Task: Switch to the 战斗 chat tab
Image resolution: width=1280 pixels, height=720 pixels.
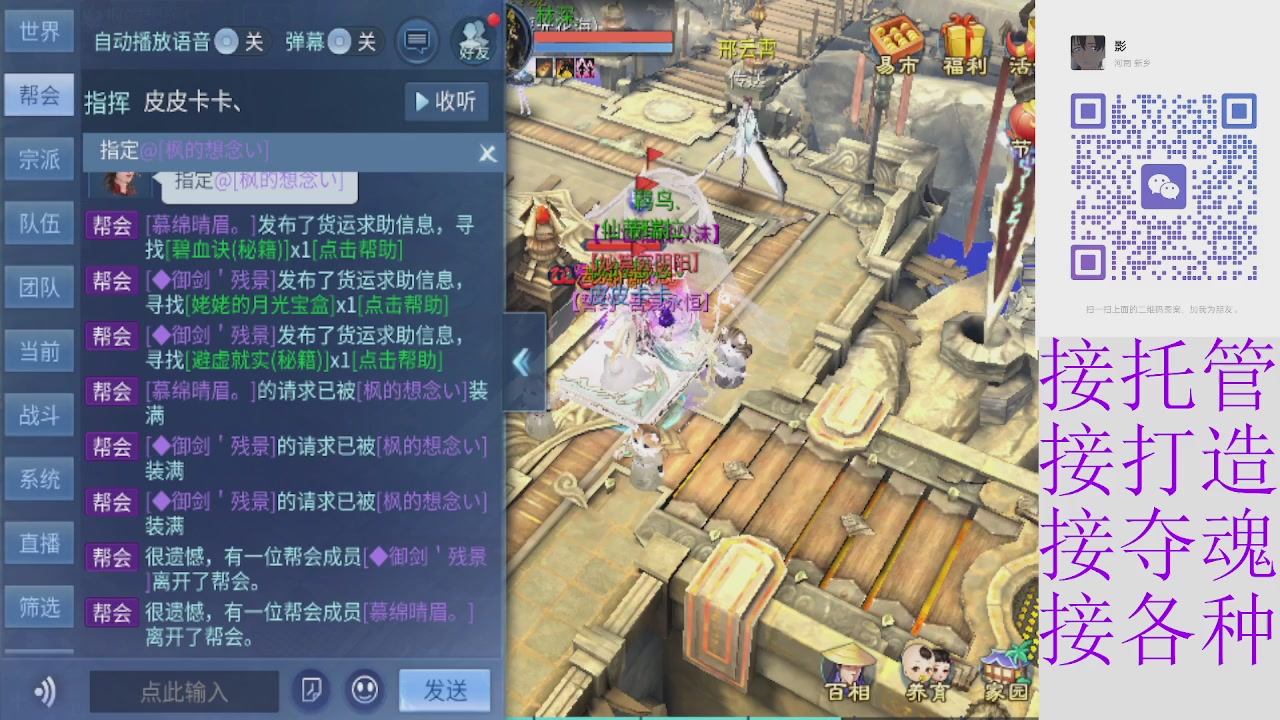Action: point(39,415)
